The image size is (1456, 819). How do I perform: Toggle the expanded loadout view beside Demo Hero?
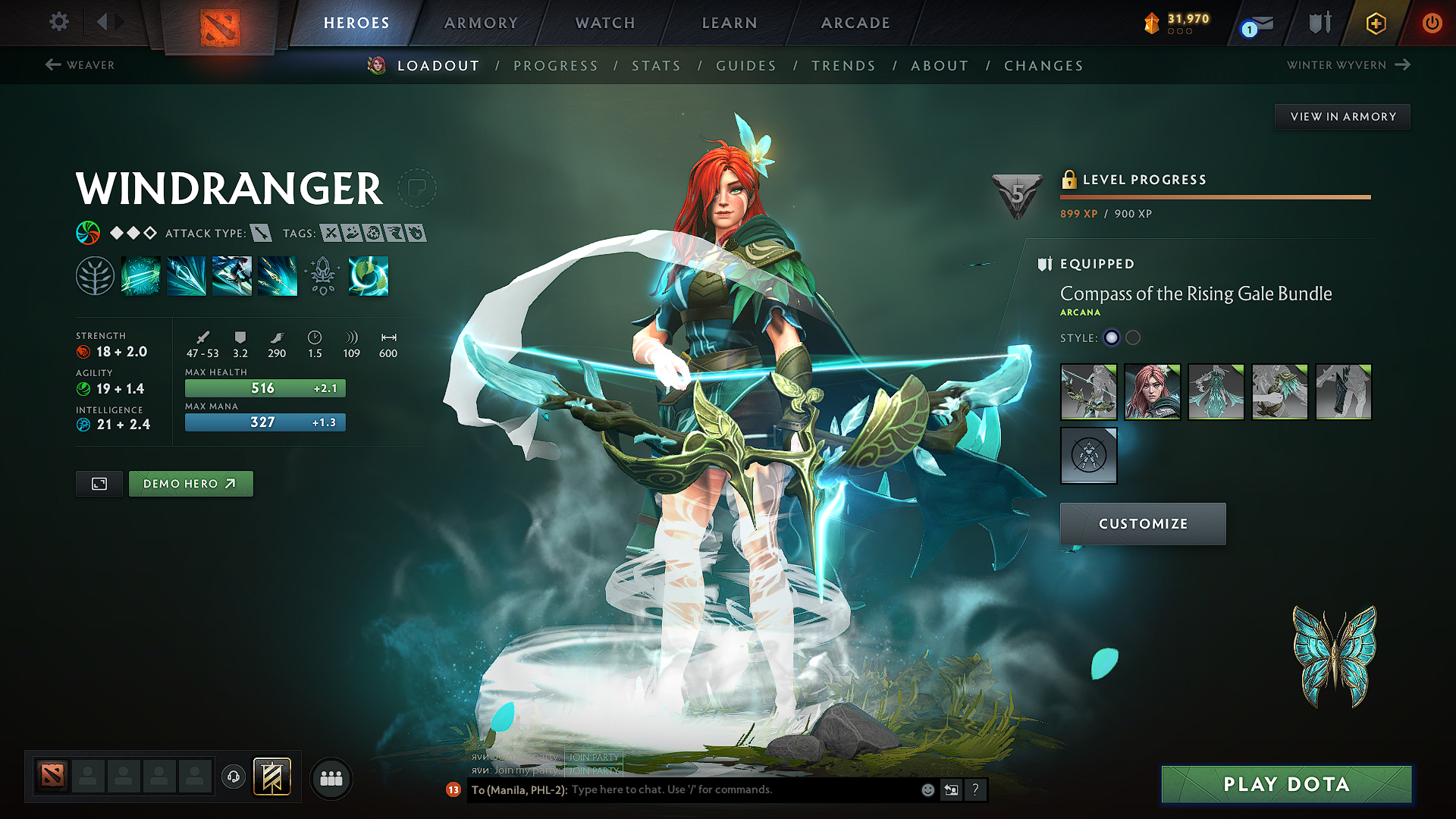tap(99, 483)
